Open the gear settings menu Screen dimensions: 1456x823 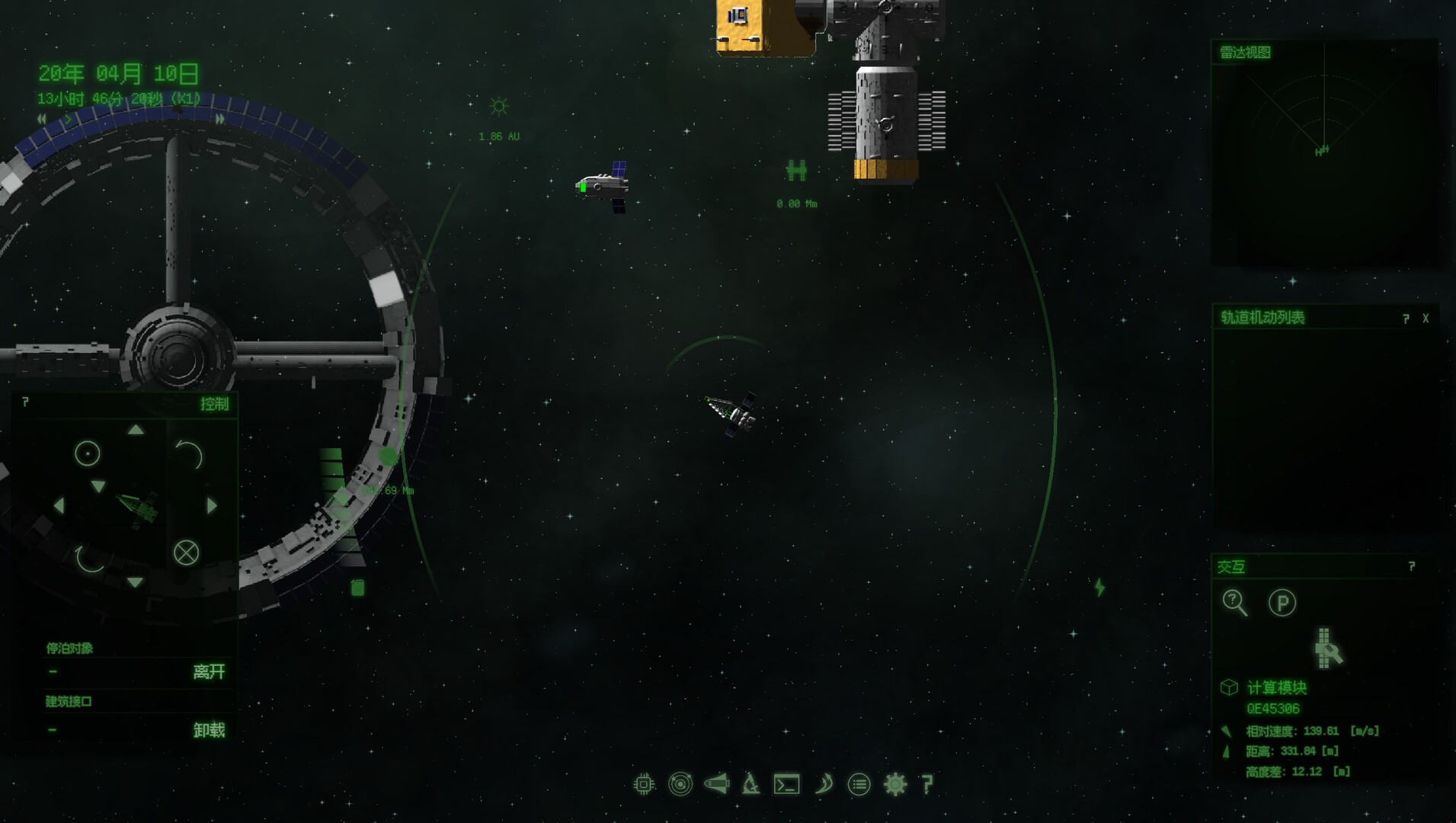(895, 784)
